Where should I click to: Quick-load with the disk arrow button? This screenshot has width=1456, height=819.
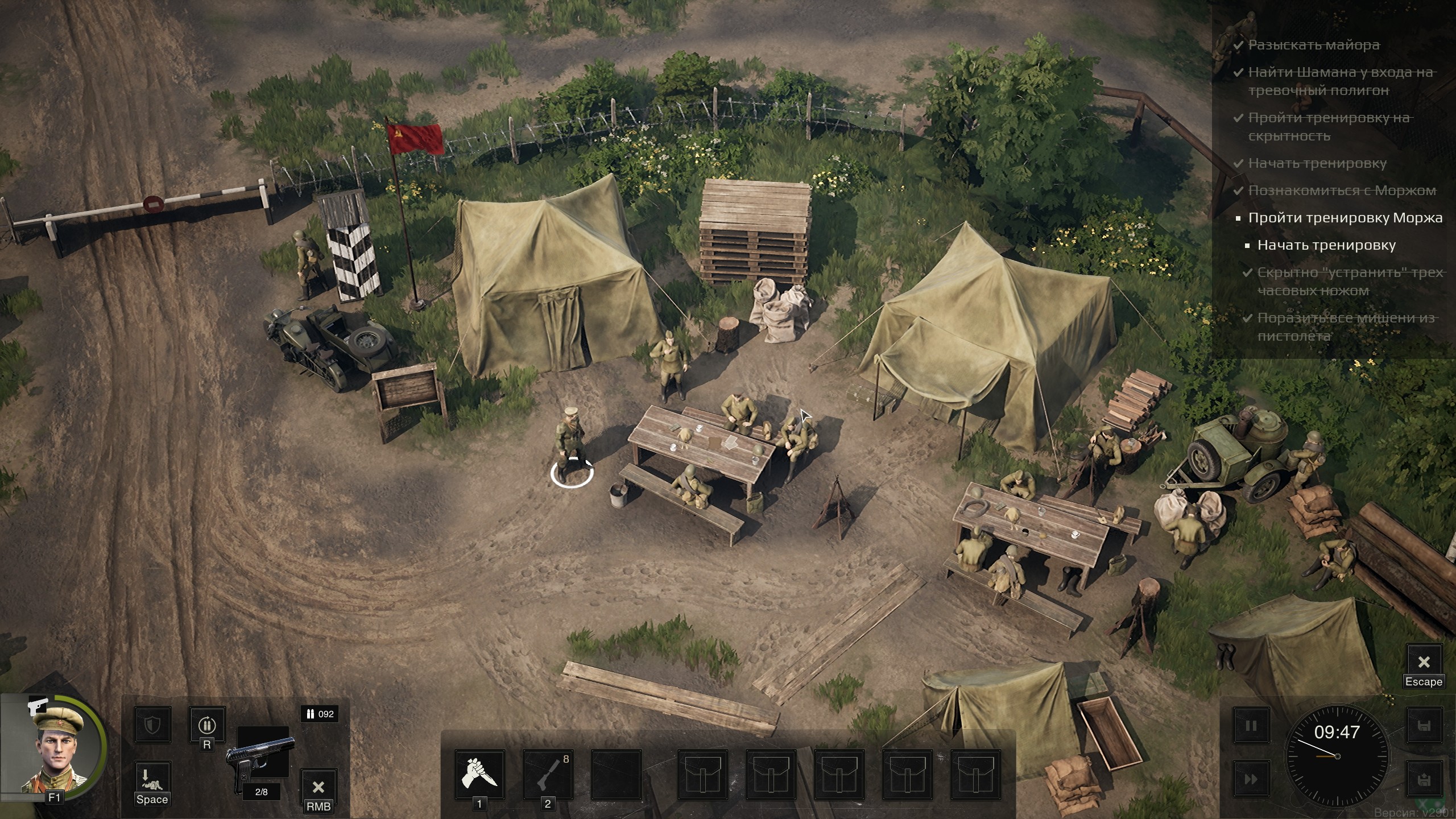(1424, 779)
